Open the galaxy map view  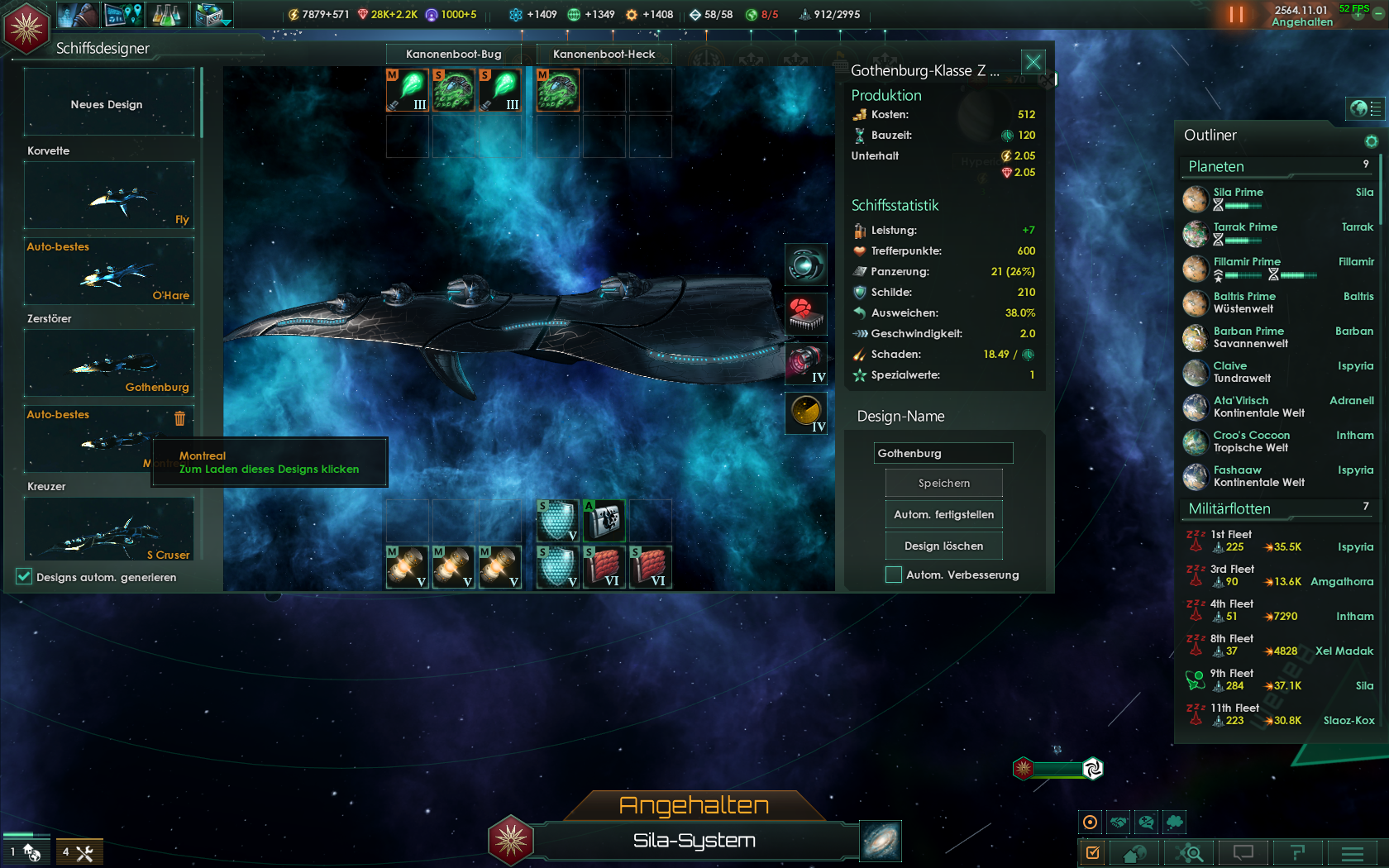[881, 841]
